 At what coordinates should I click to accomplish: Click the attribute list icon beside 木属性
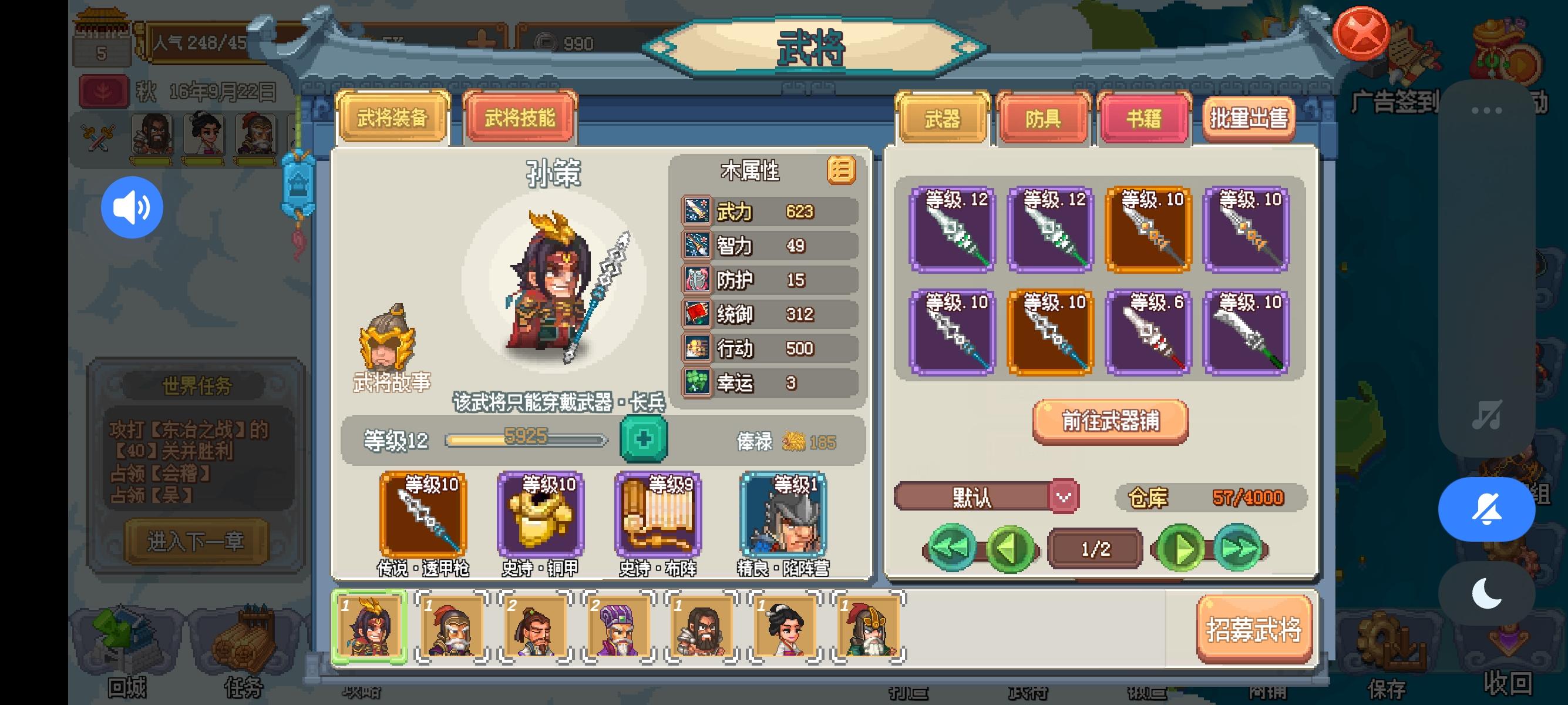[x=843, y=172]
